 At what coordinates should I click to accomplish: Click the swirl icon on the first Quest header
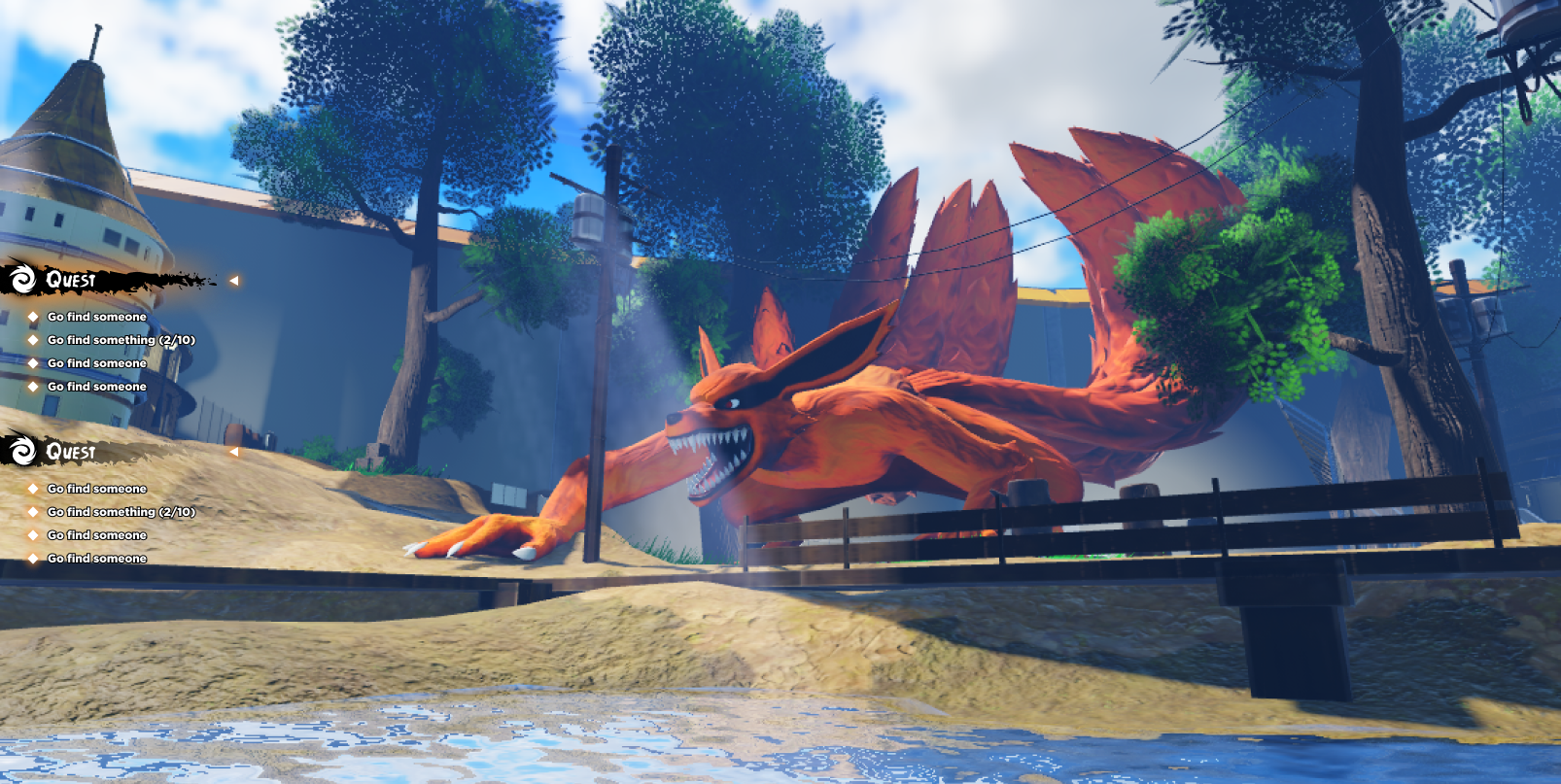coord(22,280)
